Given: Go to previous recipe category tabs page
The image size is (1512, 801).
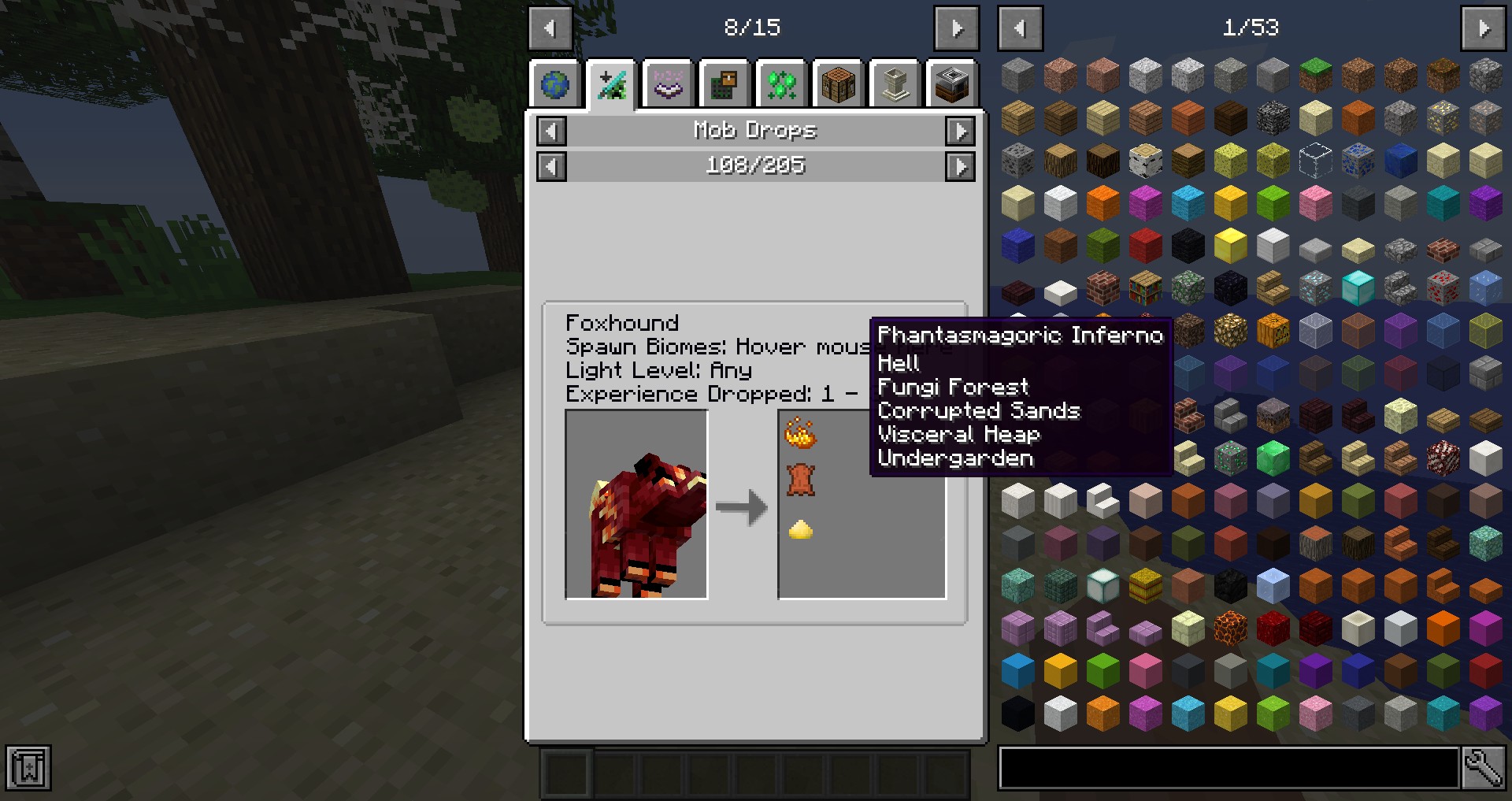Looking at the screenshot, I should [x=550, y=28].
